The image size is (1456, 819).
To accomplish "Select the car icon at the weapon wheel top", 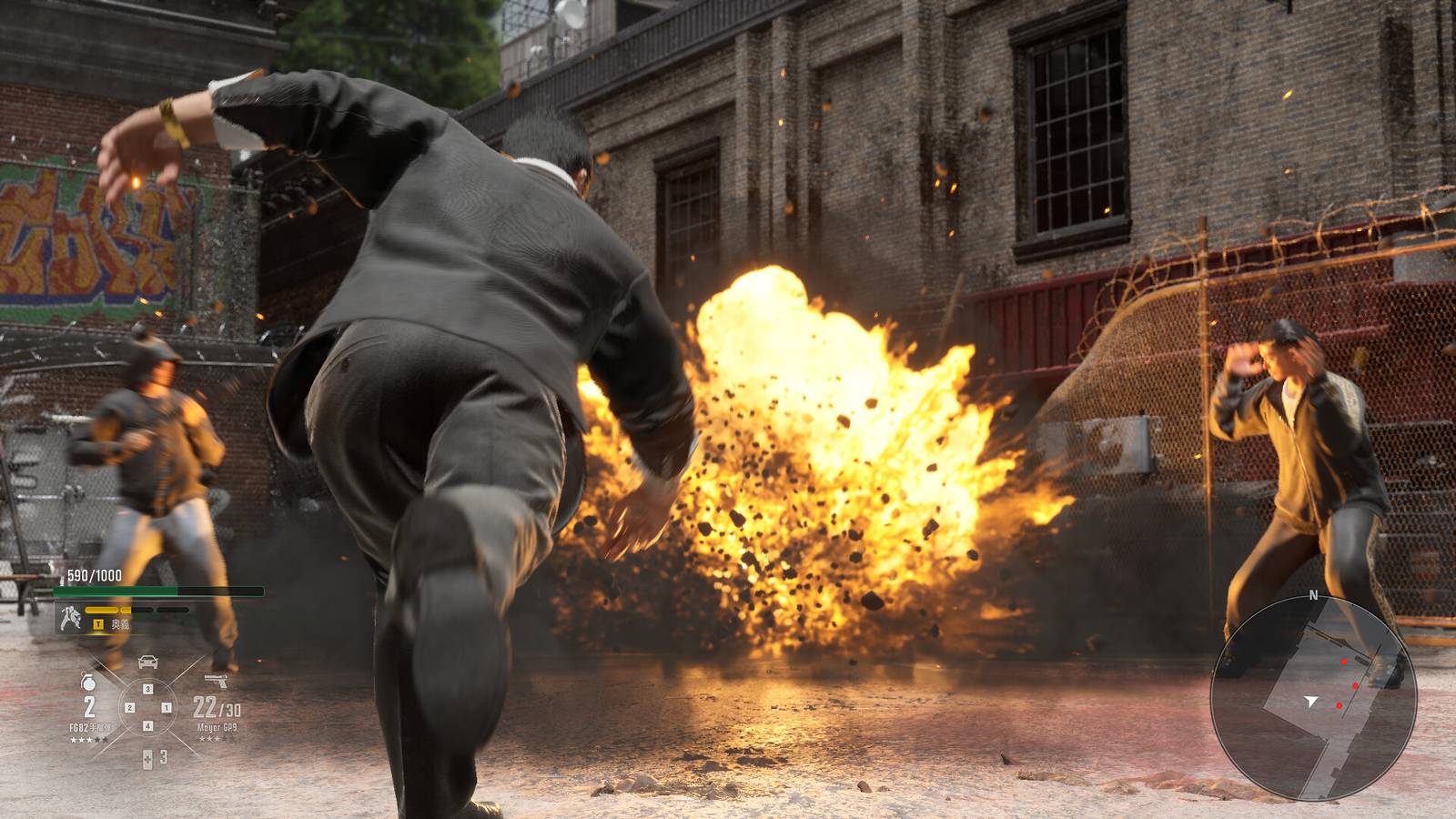I will (x=148, y=661).
